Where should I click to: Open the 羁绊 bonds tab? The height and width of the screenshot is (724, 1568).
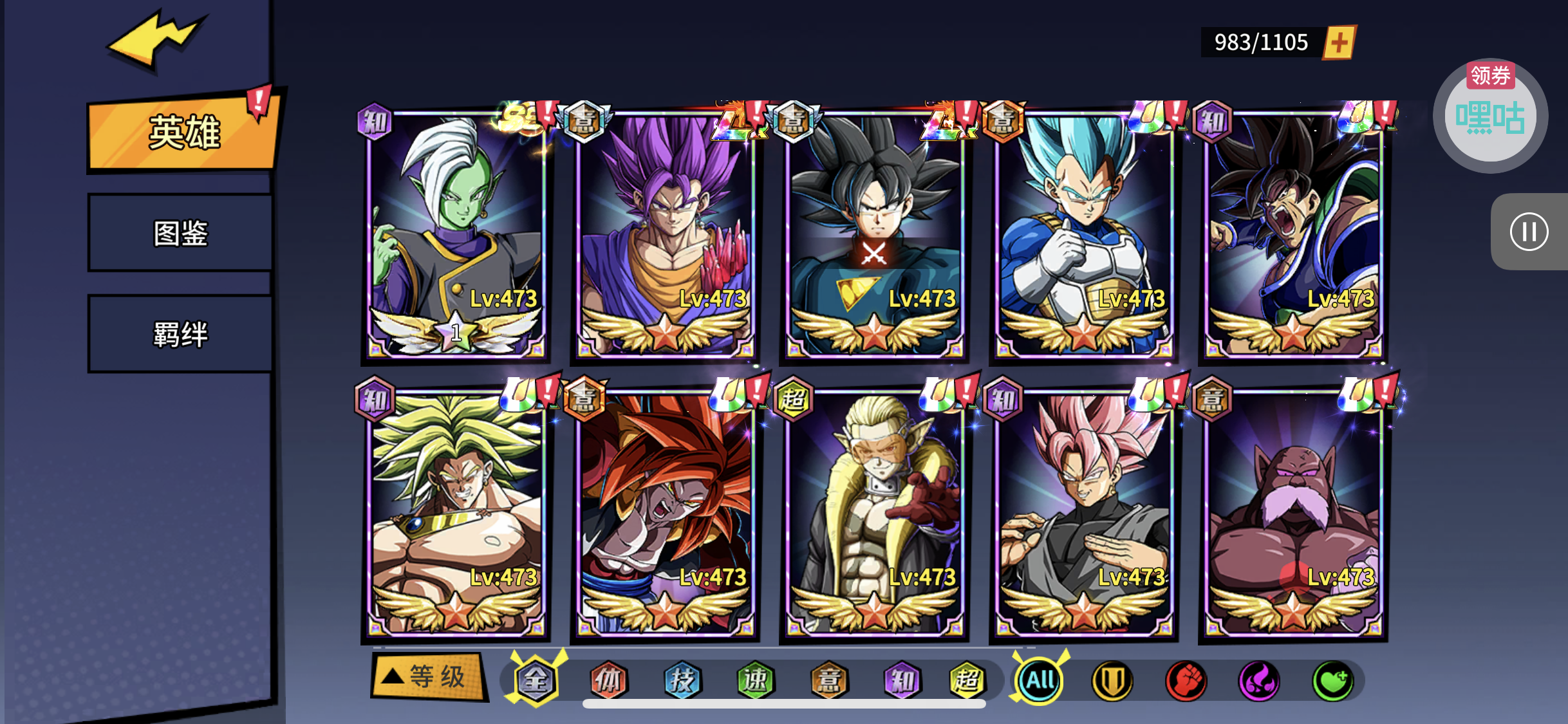(x=180, y=334)
